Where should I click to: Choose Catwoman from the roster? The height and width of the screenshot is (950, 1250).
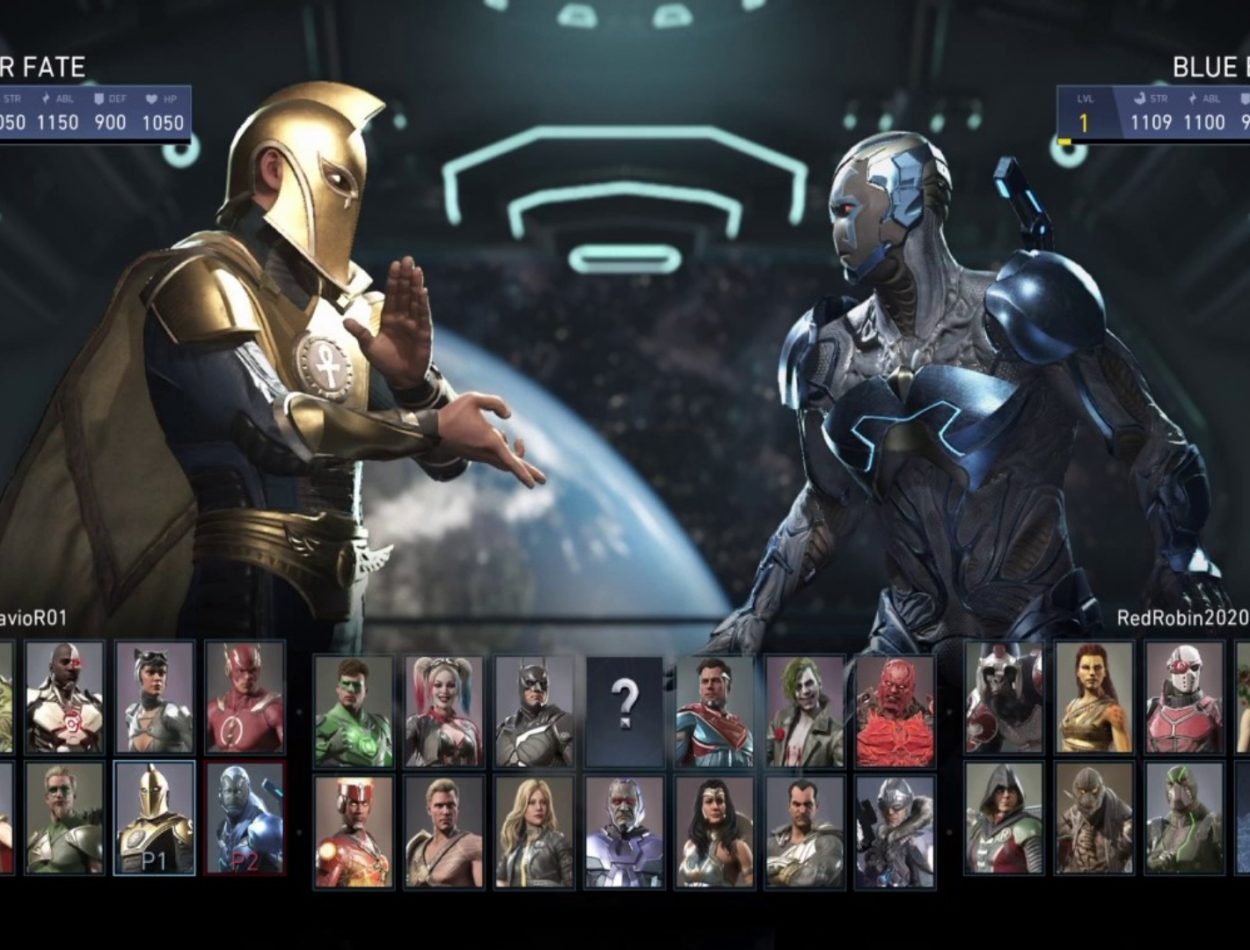(154, 697)
